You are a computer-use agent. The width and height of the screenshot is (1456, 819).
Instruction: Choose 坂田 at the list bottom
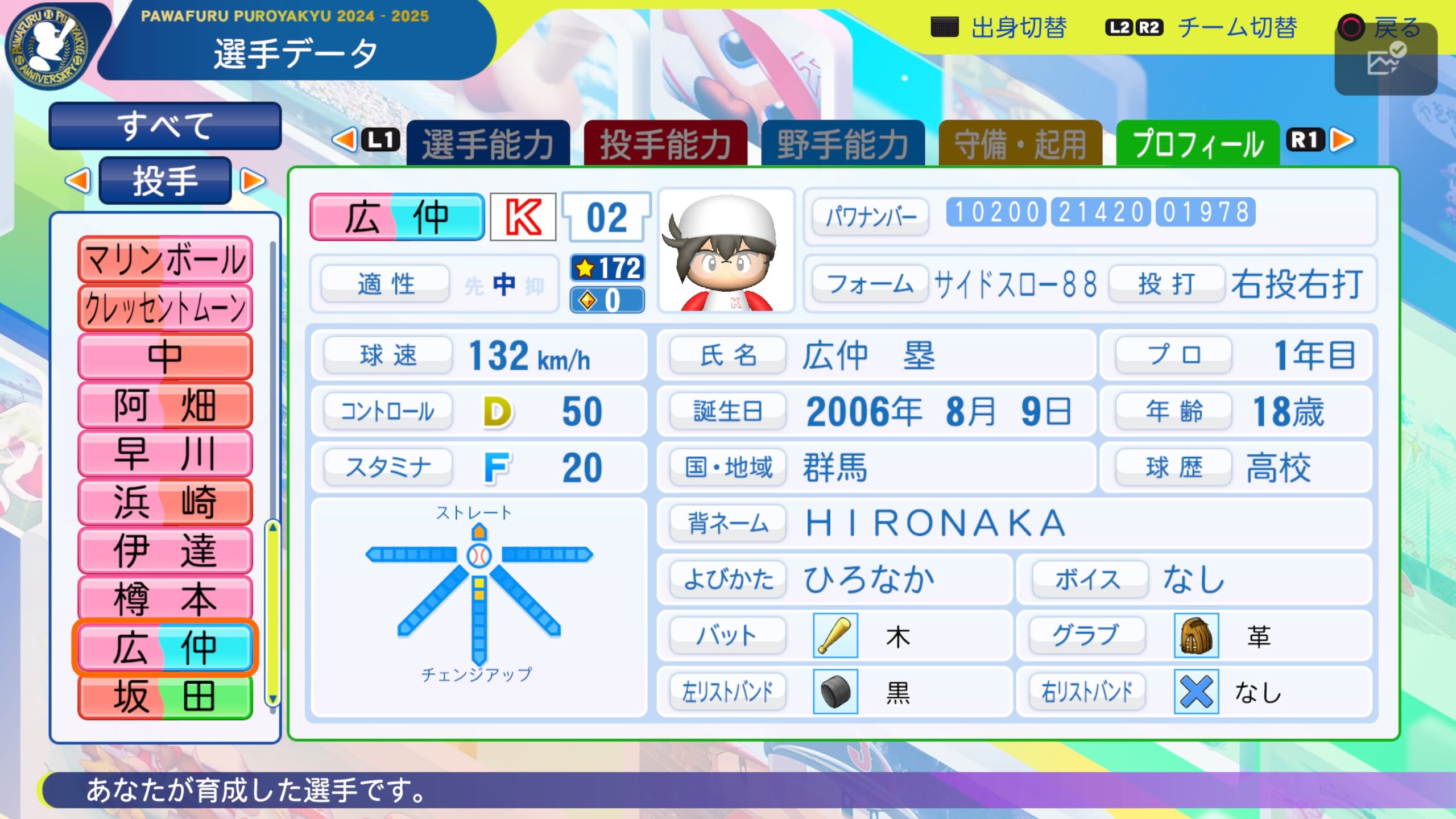165,696
